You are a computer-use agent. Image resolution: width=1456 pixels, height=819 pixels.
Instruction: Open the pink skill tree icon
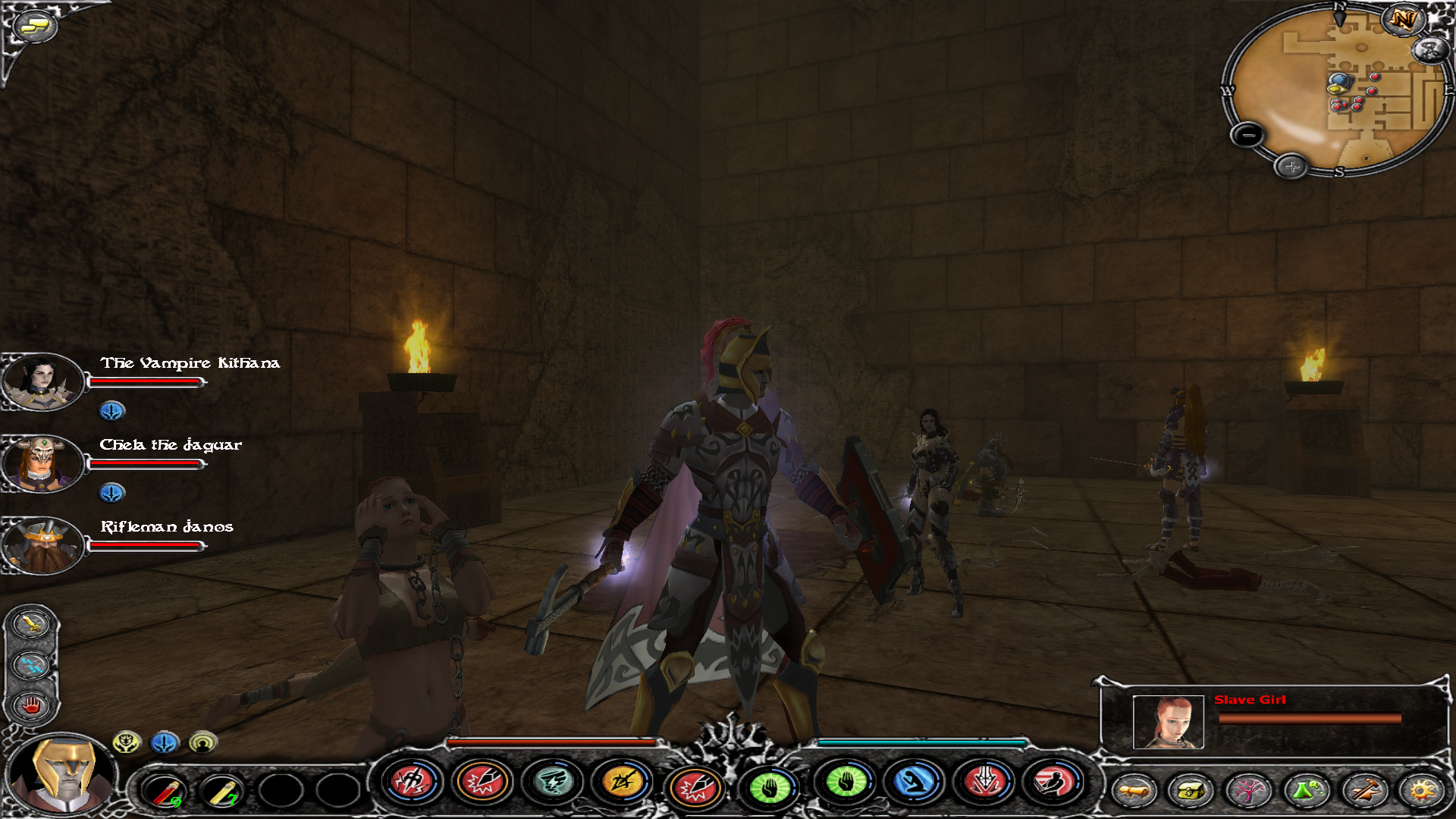(1248, 791)
